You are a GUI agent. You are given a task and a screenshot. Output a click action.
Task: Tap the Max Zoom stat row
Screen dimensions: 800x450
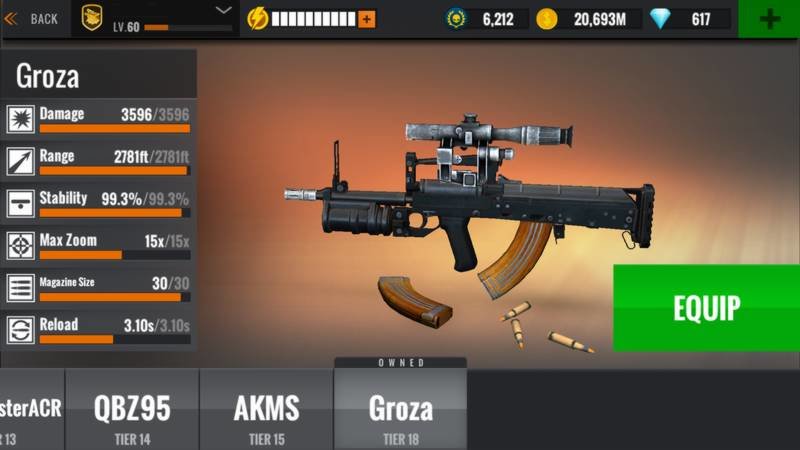point(98,246)
